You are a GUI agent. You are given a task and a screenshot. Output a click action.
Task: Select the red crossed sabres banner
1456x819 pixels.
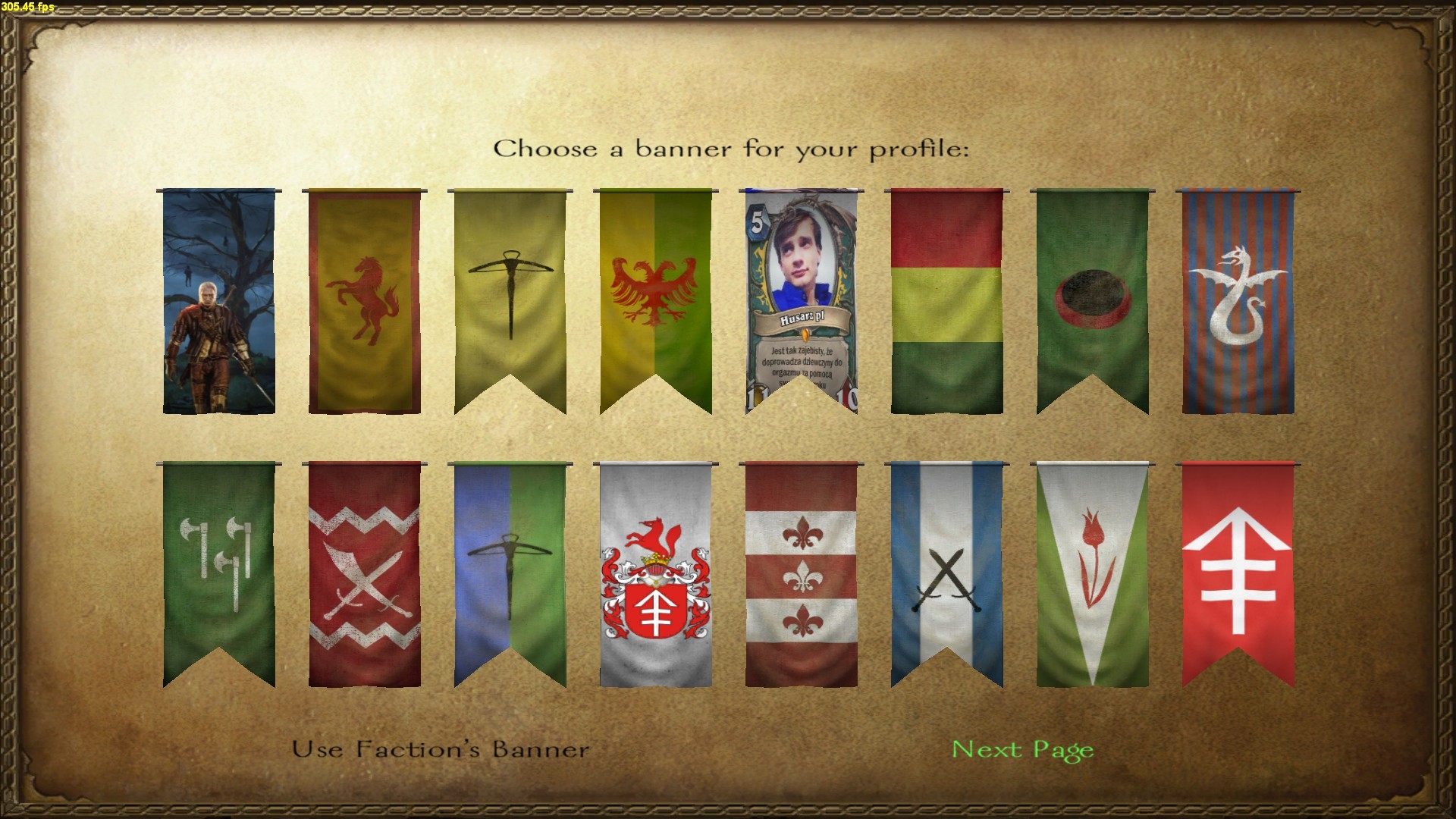click(x=364, y=574)
